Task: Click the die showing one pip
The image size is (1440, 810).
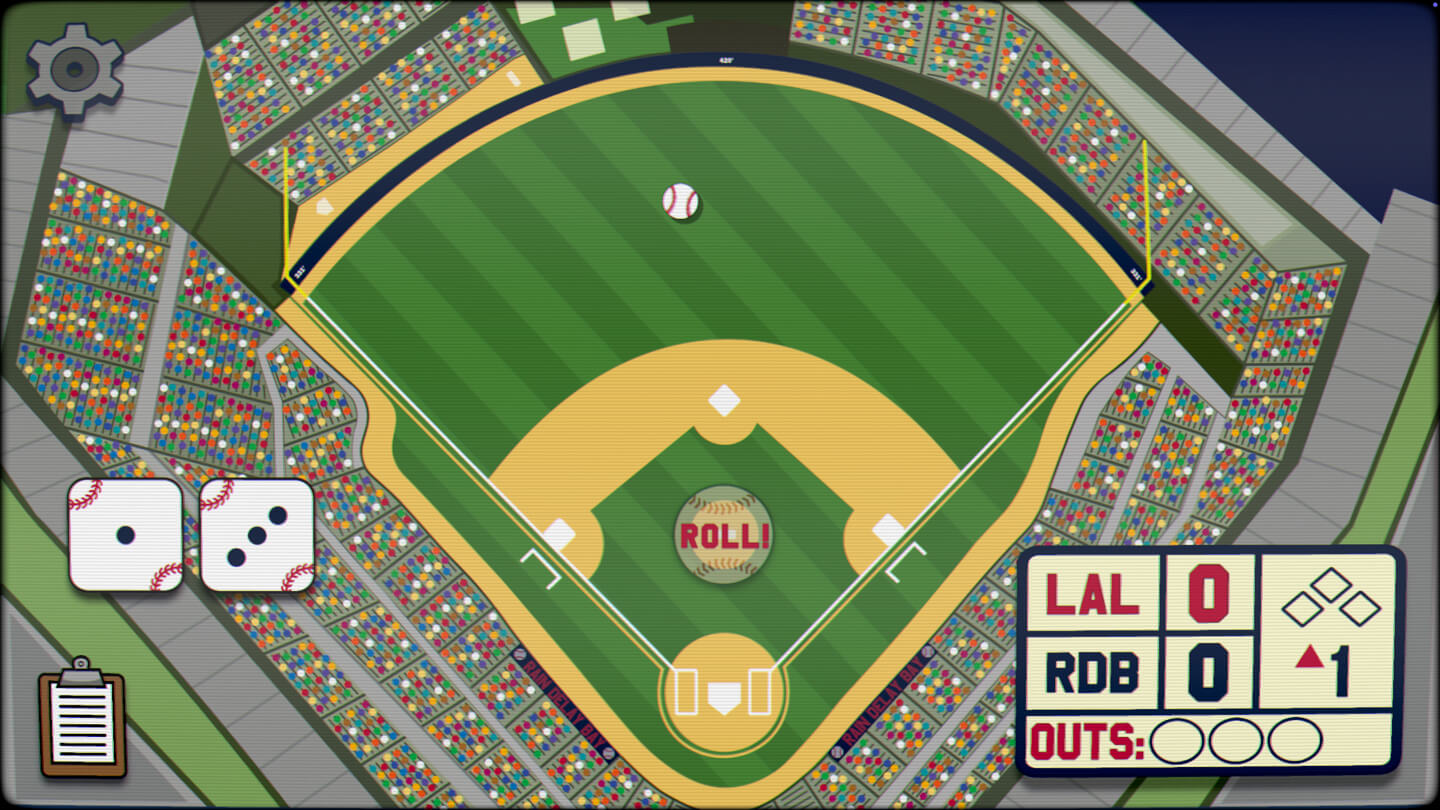Action: 126,535
